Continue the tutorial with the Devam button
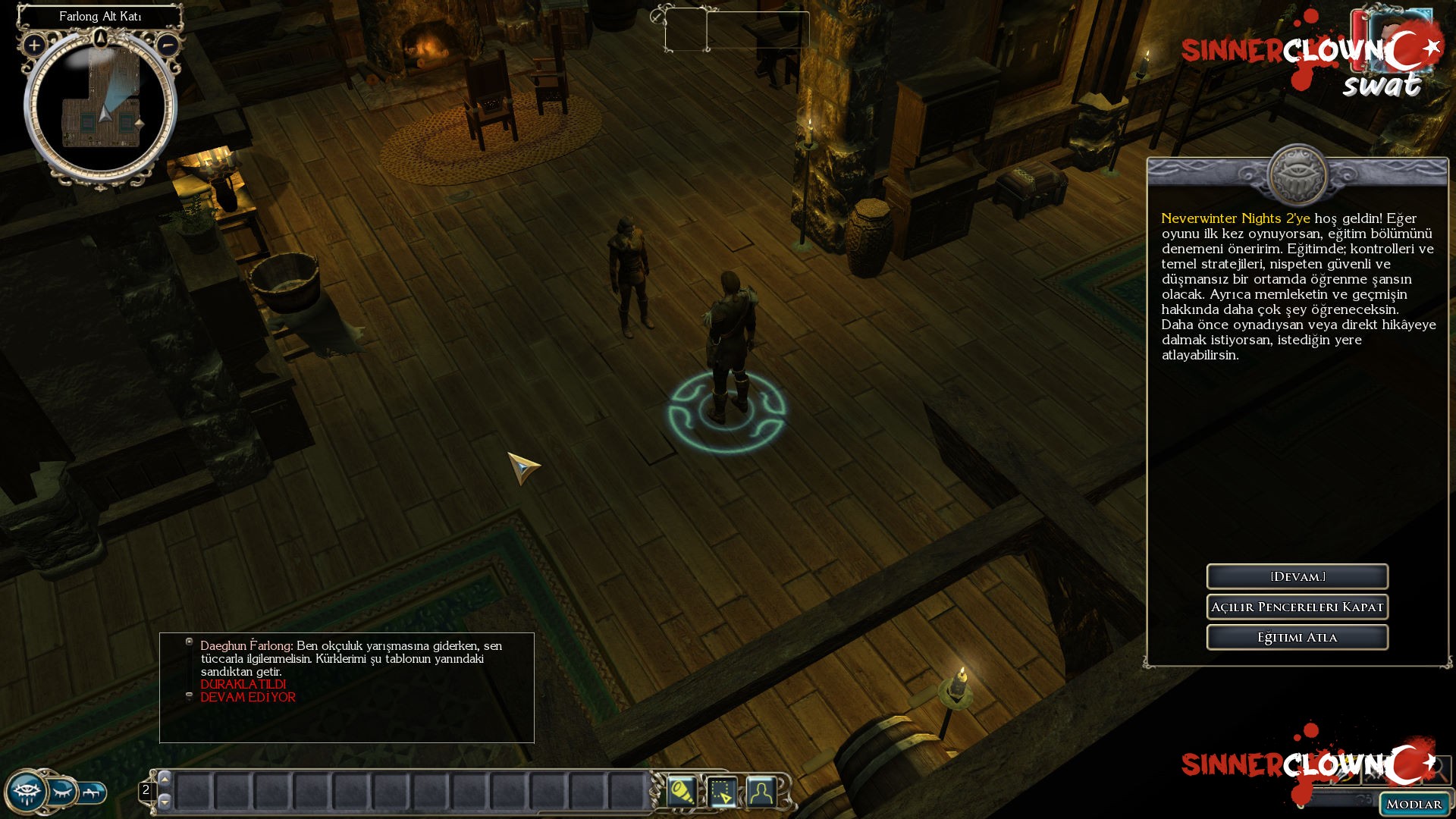Screen dimensions: 1456x819 click(x=1297, y=576)
